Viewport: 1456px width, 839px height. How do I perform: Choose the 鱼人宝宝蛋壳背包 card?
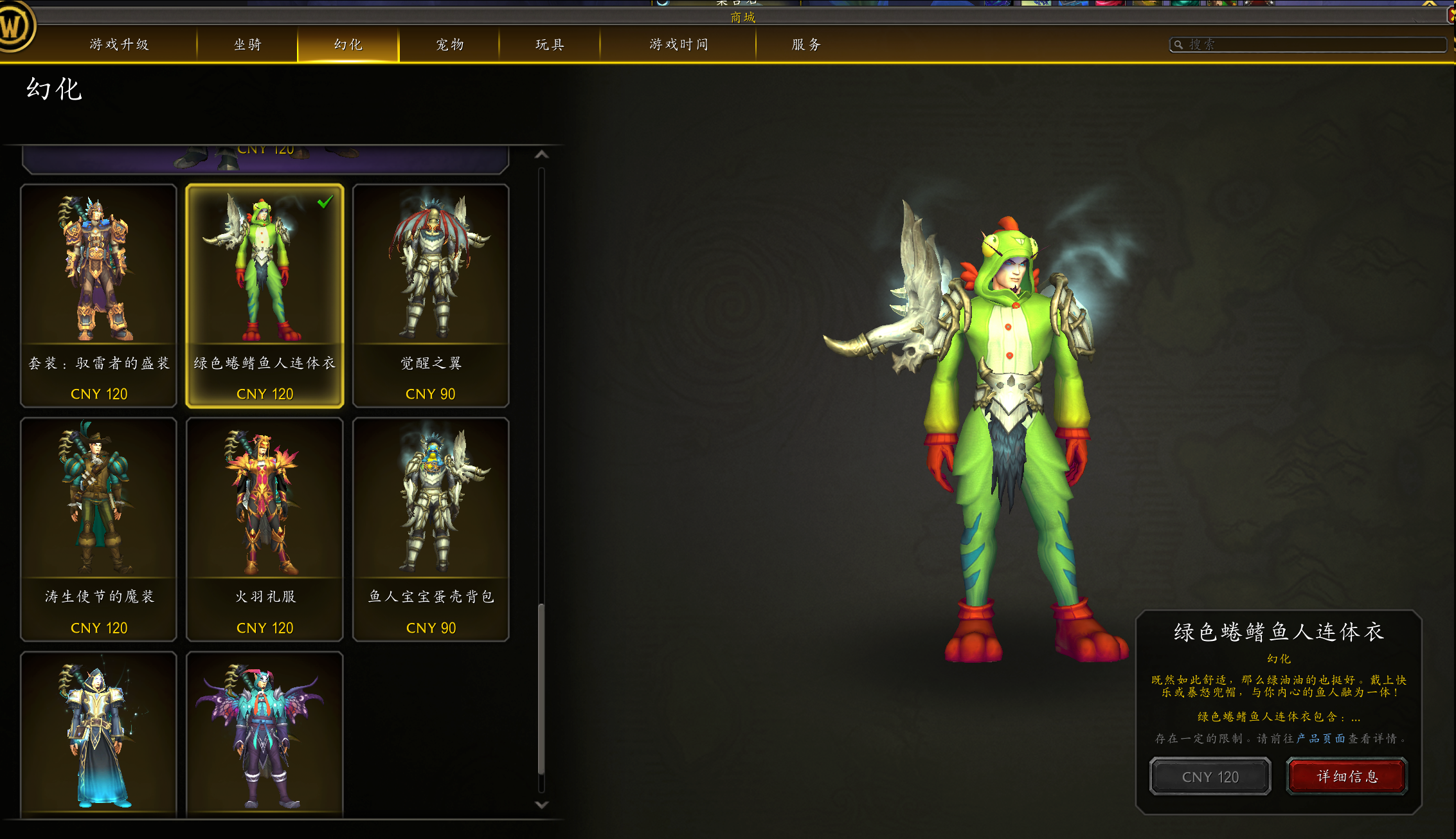431,529
